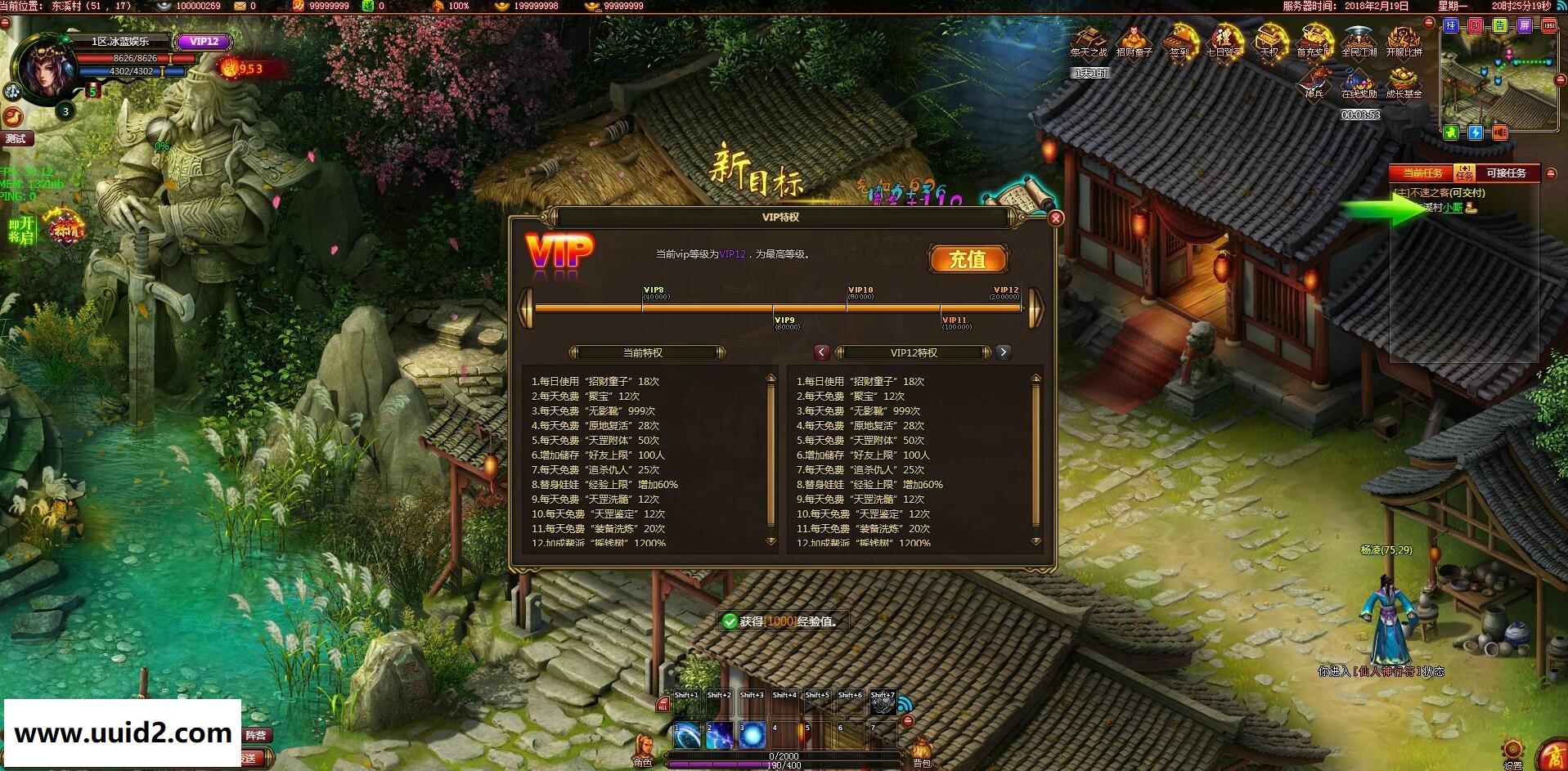Toggle the 屏 screen option above the minimap
1568x771 pixels.
point(1523,26)
